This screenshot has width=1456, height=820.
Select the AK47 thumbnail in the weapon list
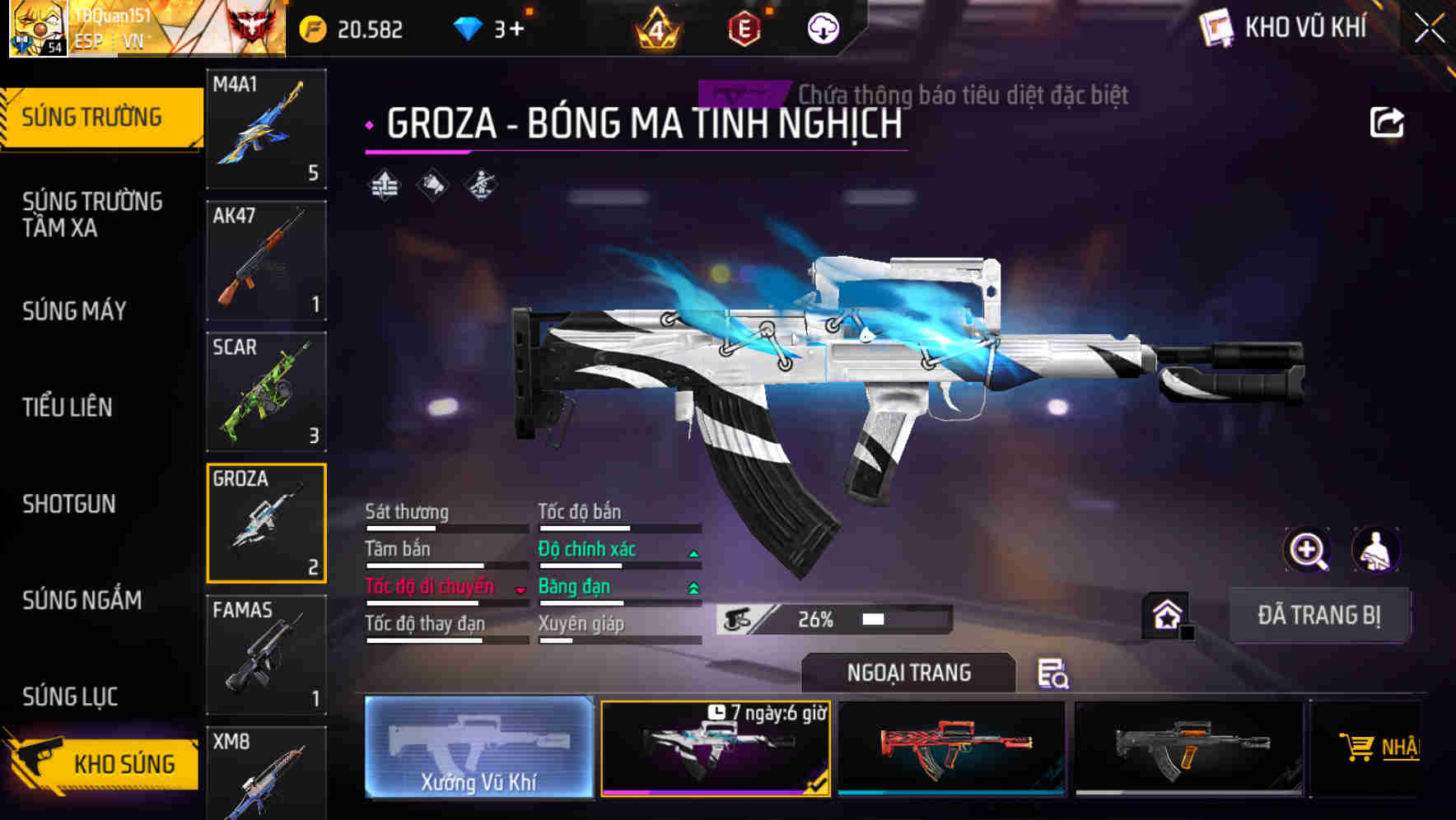[266, 259]
